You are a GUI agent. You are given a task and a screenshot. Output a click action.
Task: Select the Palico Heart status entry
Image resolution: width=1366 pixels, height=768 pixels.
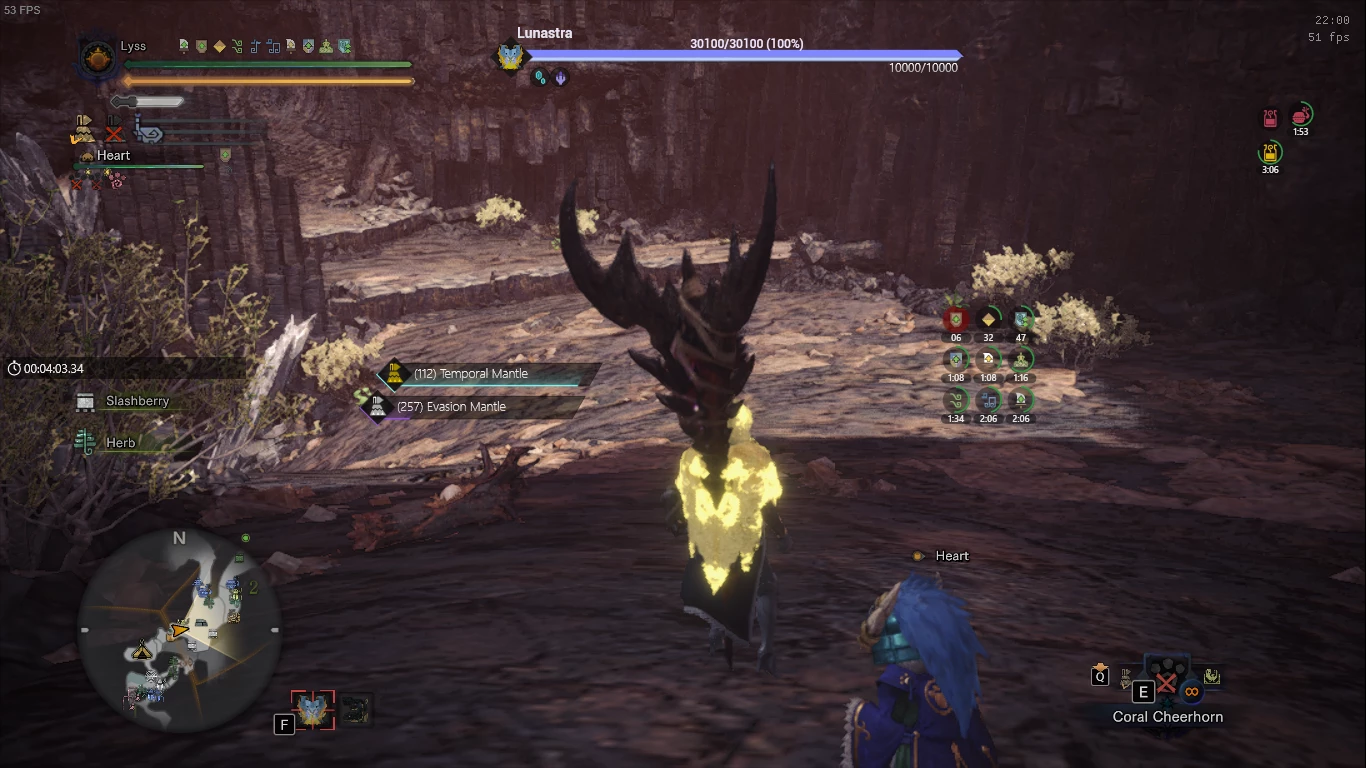[x=113, y=156]
